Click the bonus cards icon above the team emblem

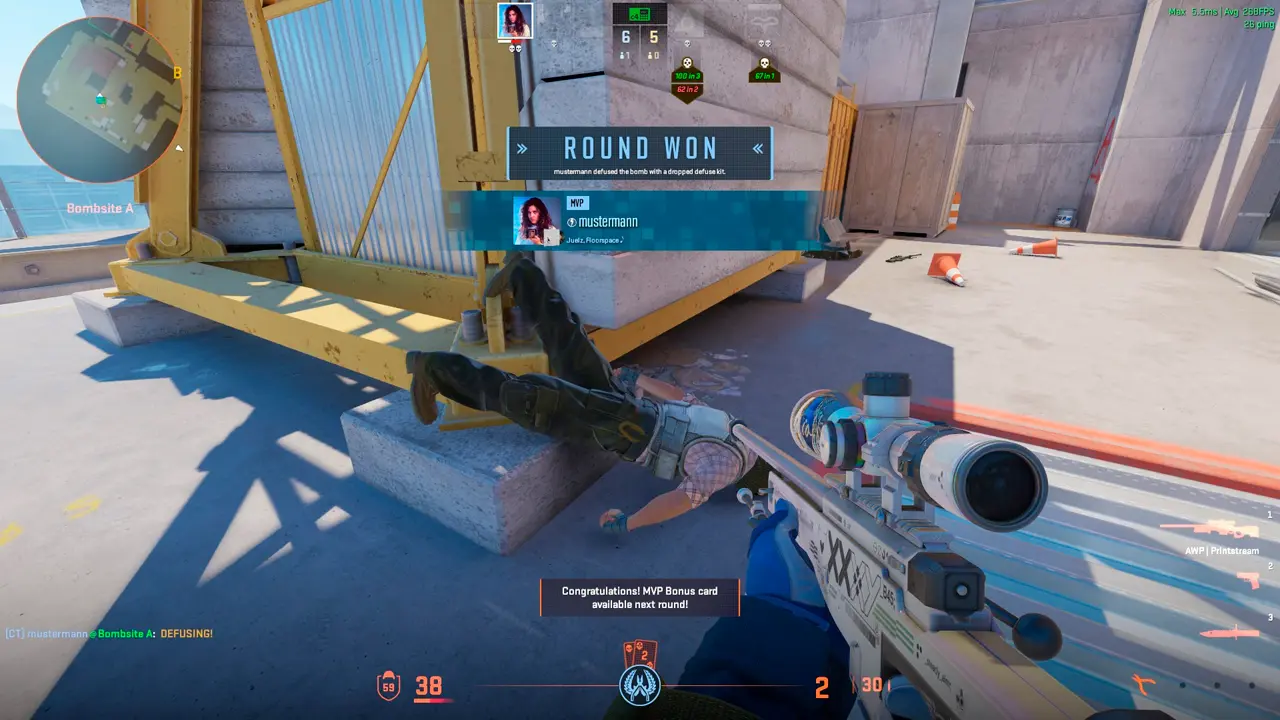pyautogui.click(x=638, y=654)
